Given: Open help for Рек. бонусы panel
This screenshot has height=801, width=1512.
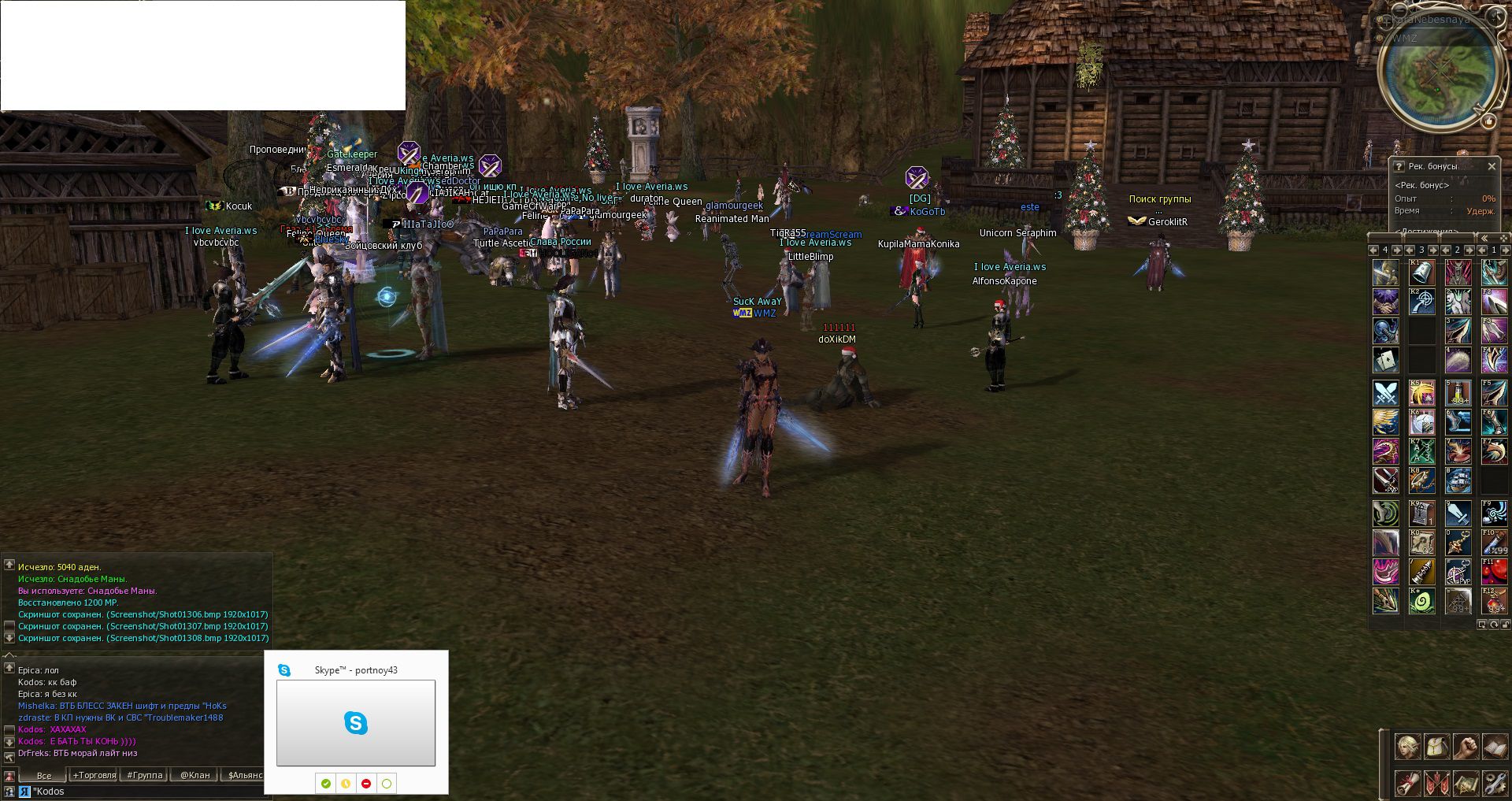Looking at the screenshot, I should tap(1399, 166).
